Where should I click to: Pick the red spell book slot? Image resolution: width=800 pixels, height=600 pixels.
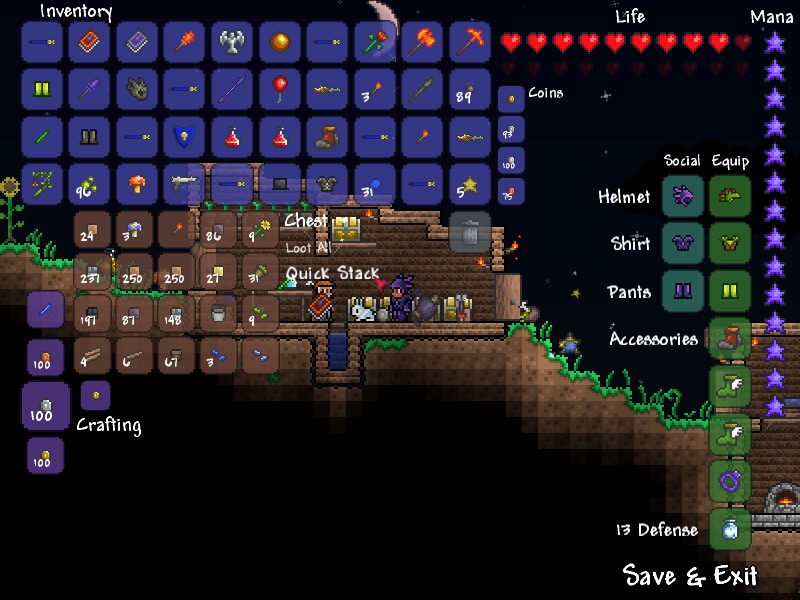point(89,41)
